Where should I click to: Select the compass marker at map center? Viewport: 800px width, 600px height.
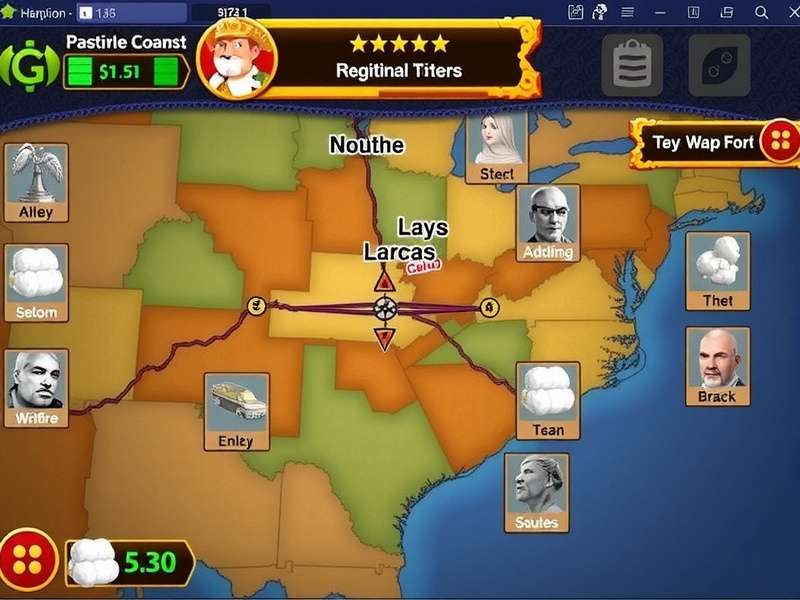(x=384, y=308)
